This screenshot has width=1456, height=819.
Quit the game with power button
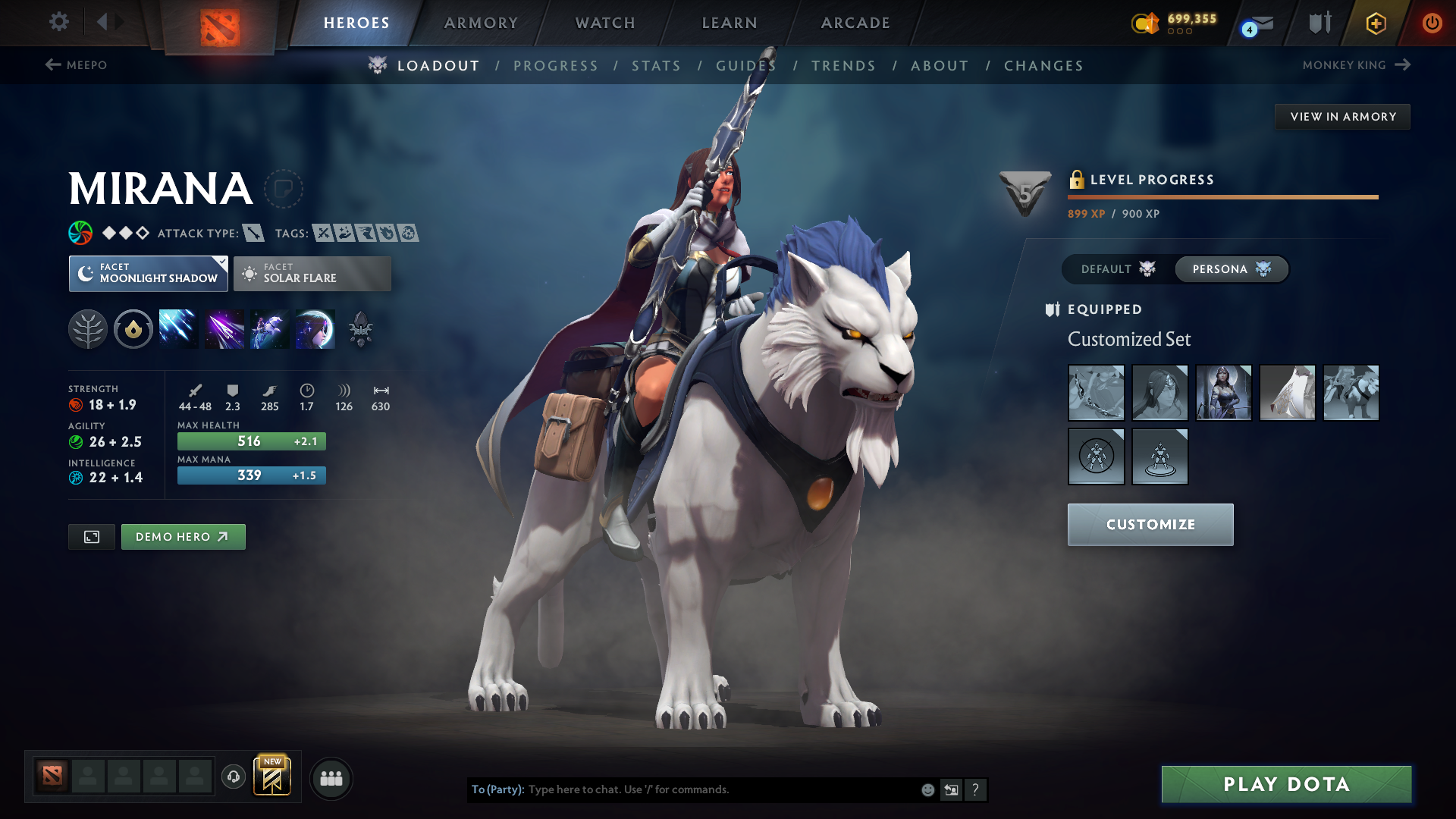point(1432,23)
